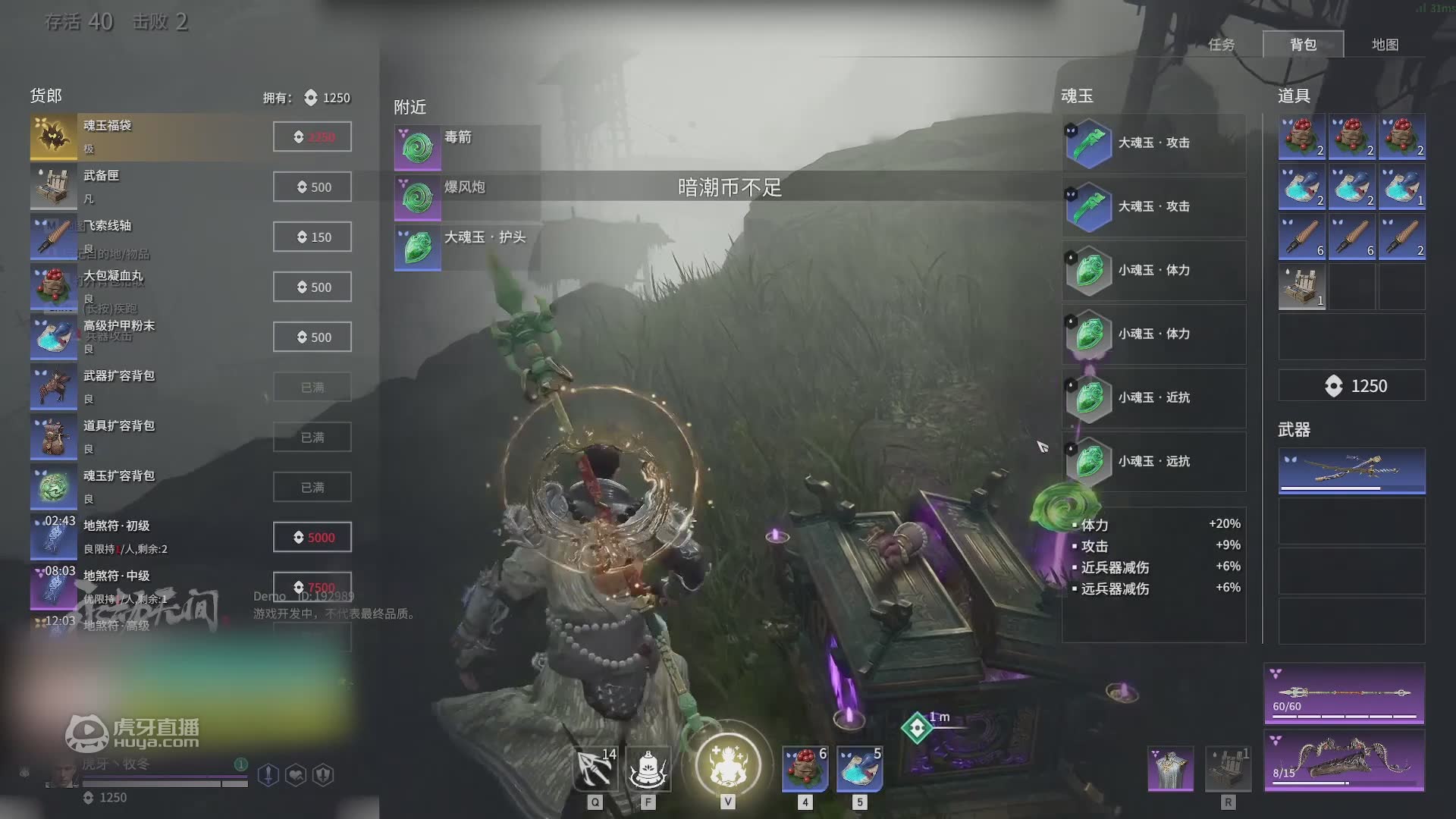Purchase 高级护甲粉末 for 500

click(x=312, y=337)
